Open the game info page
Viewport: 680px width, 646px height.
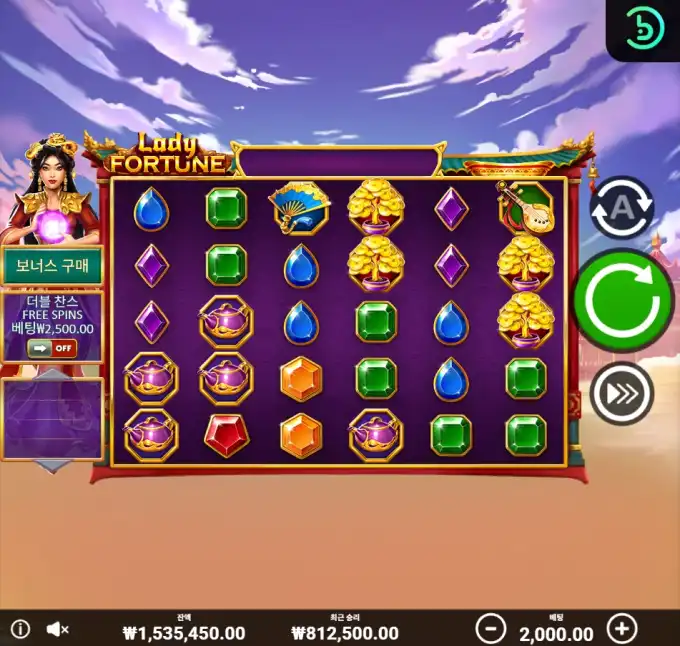click(x=20, y=629)
